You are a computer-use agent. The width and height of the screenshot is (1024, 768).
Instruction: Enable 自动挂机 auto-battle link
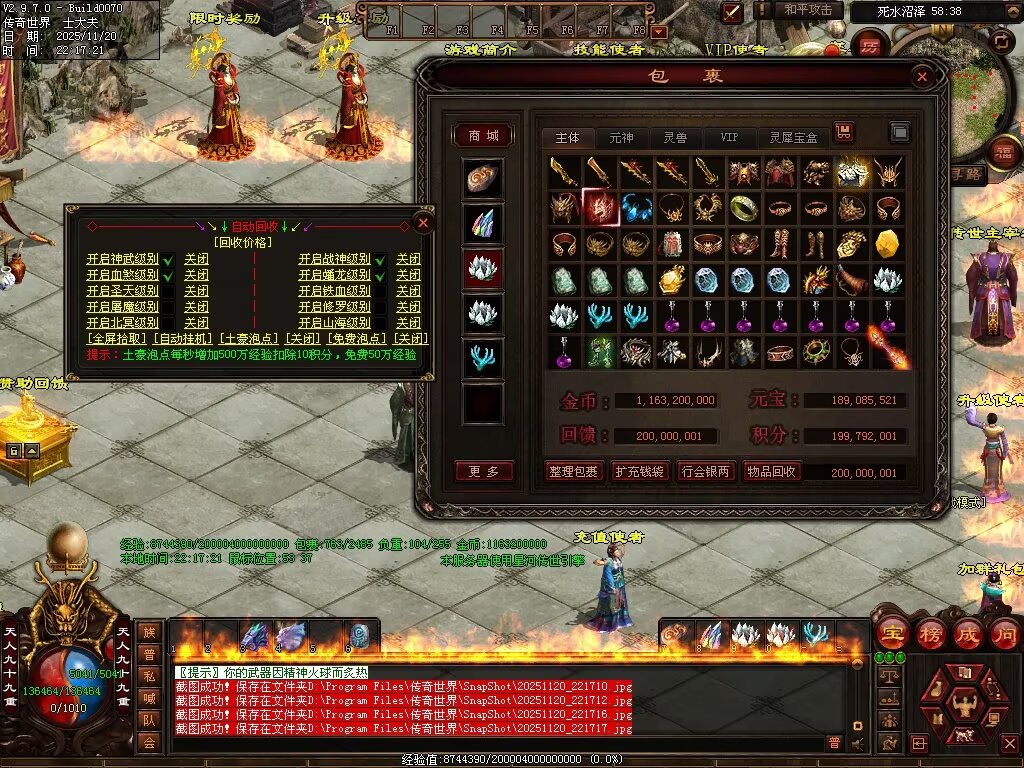pos(183,339)
